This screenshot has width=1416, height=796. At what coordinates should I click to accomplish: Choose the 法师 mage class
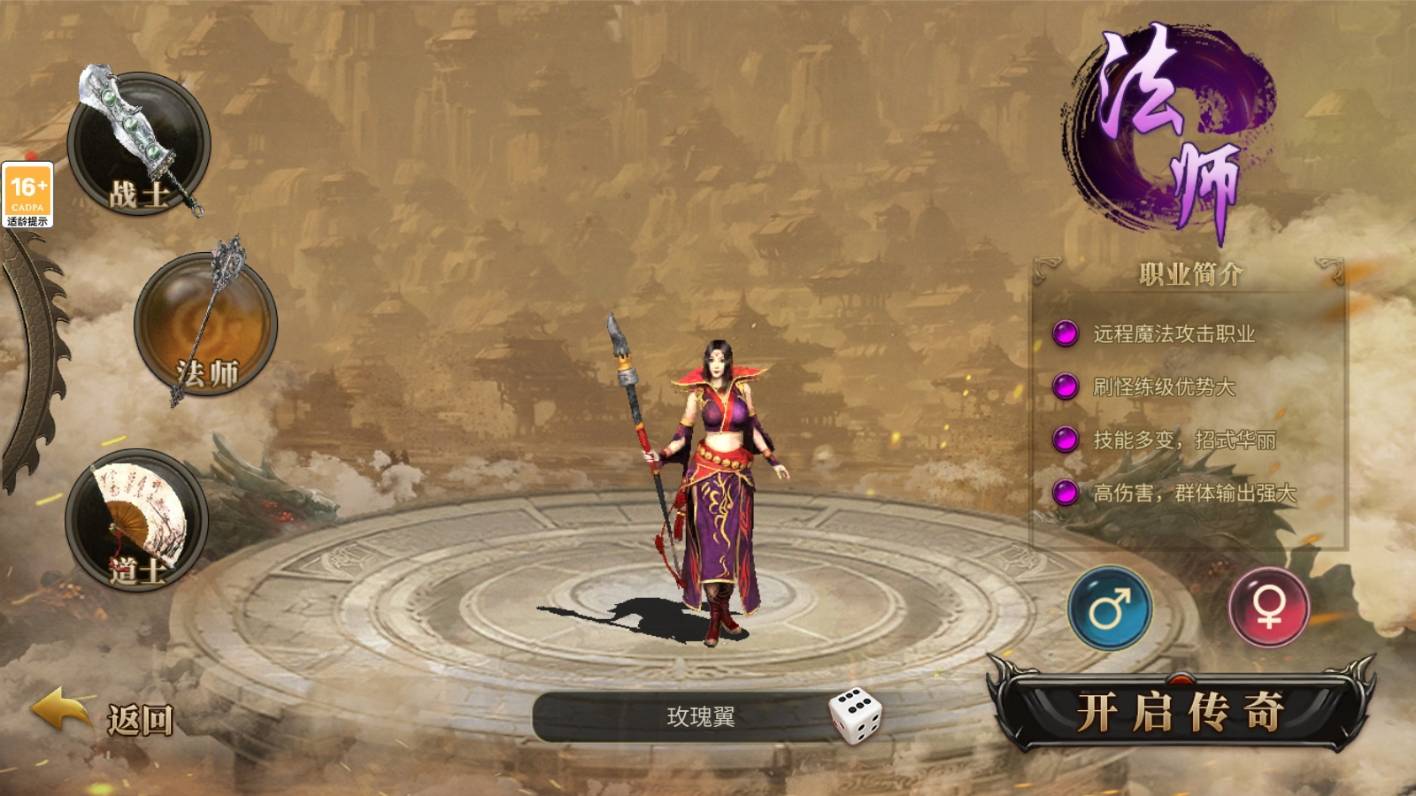pos(206,323)
